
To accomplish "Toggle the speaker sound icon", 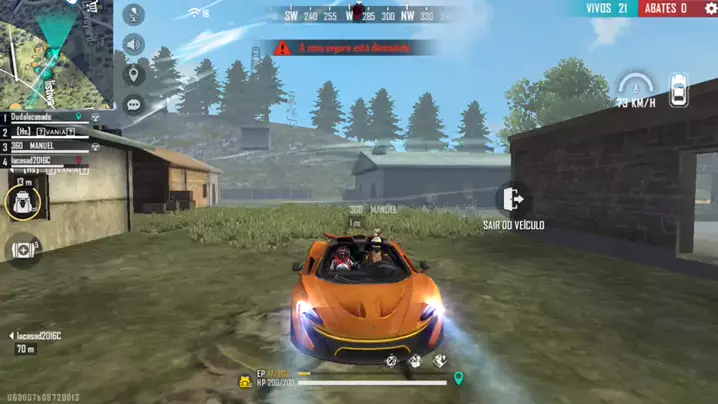I will [133, 45].
